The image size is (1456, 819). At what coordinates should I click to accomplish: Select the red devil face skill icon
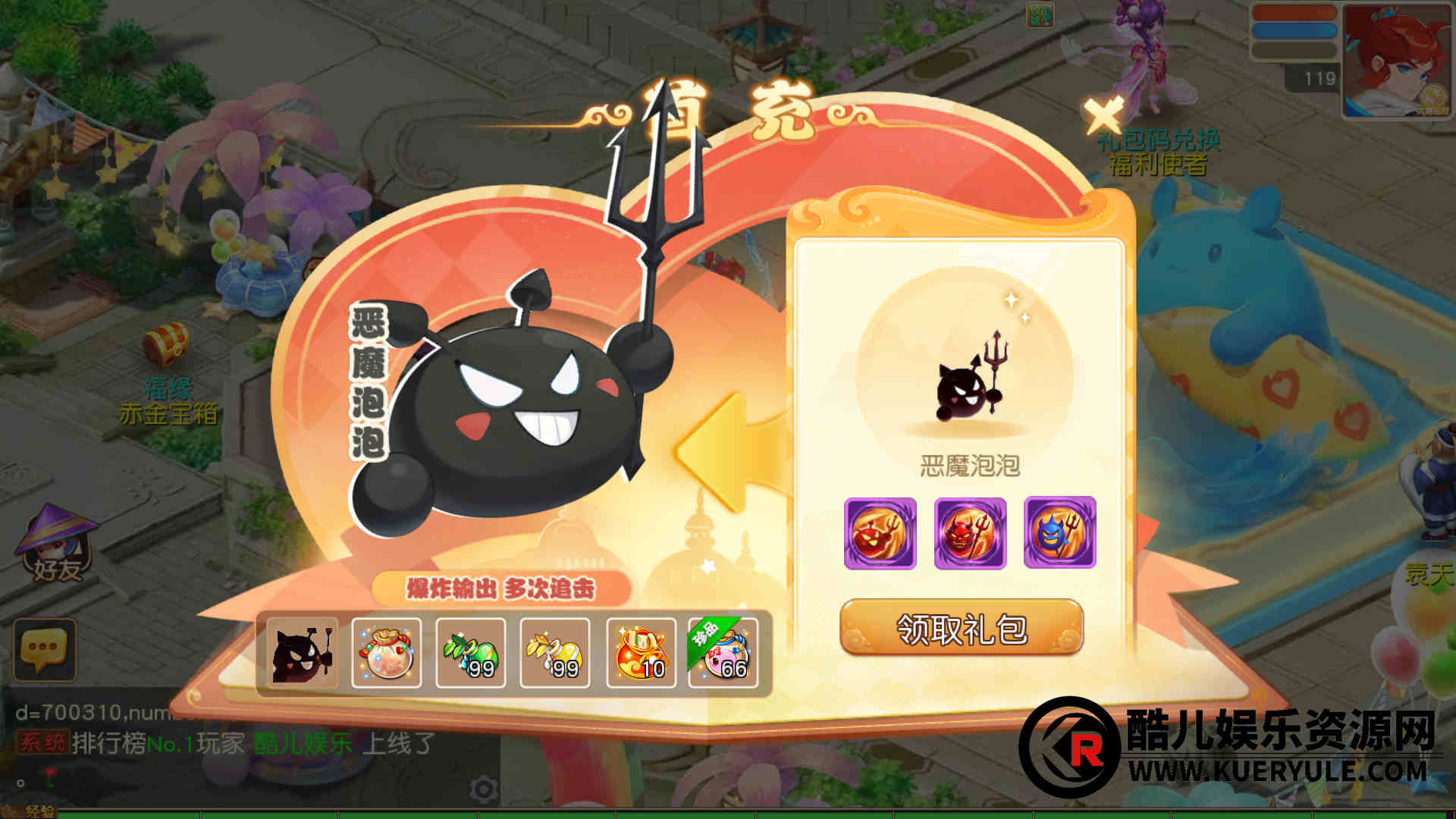coord(970,533)
